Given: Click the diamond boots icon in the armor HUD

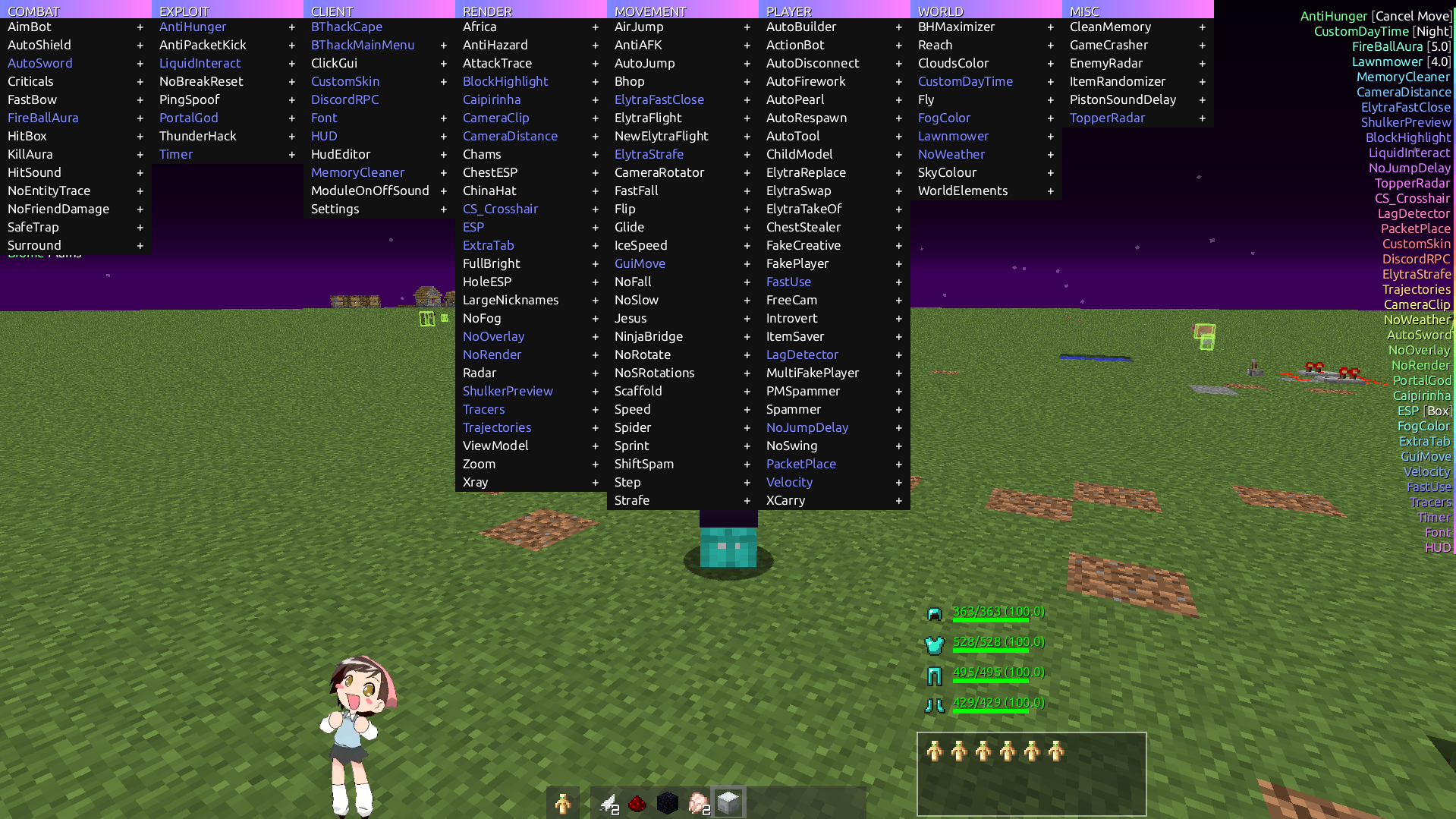Looking at the screenshot, I should click(x=935, y=703).
